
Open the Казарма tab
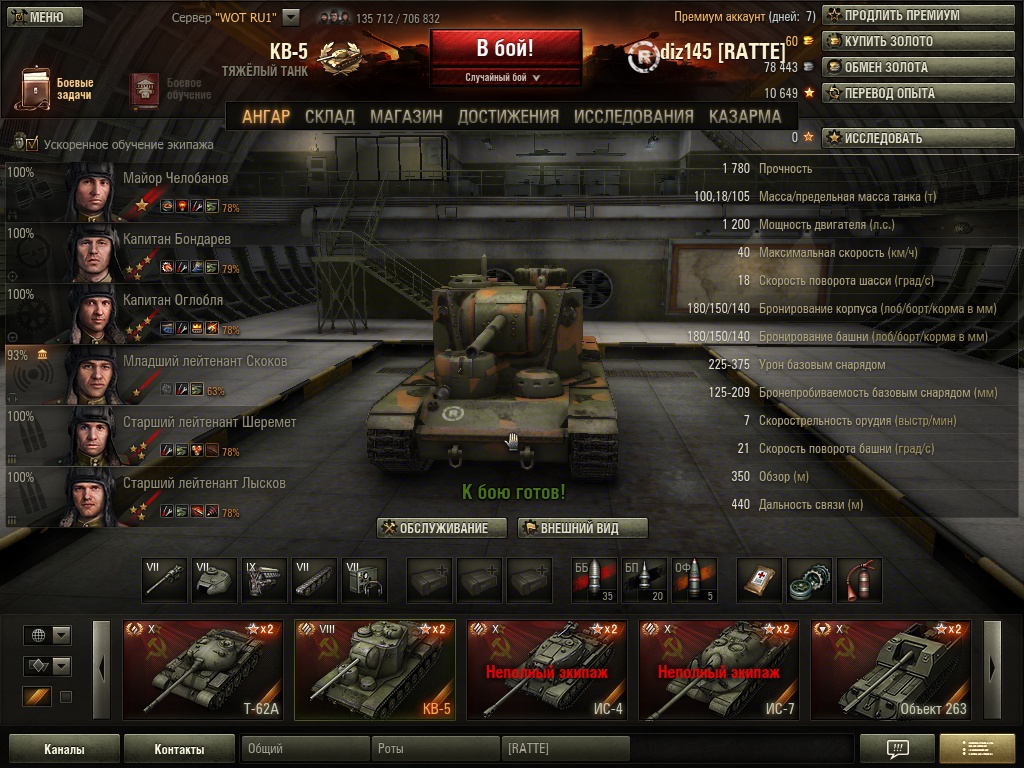tap(745, 116)
